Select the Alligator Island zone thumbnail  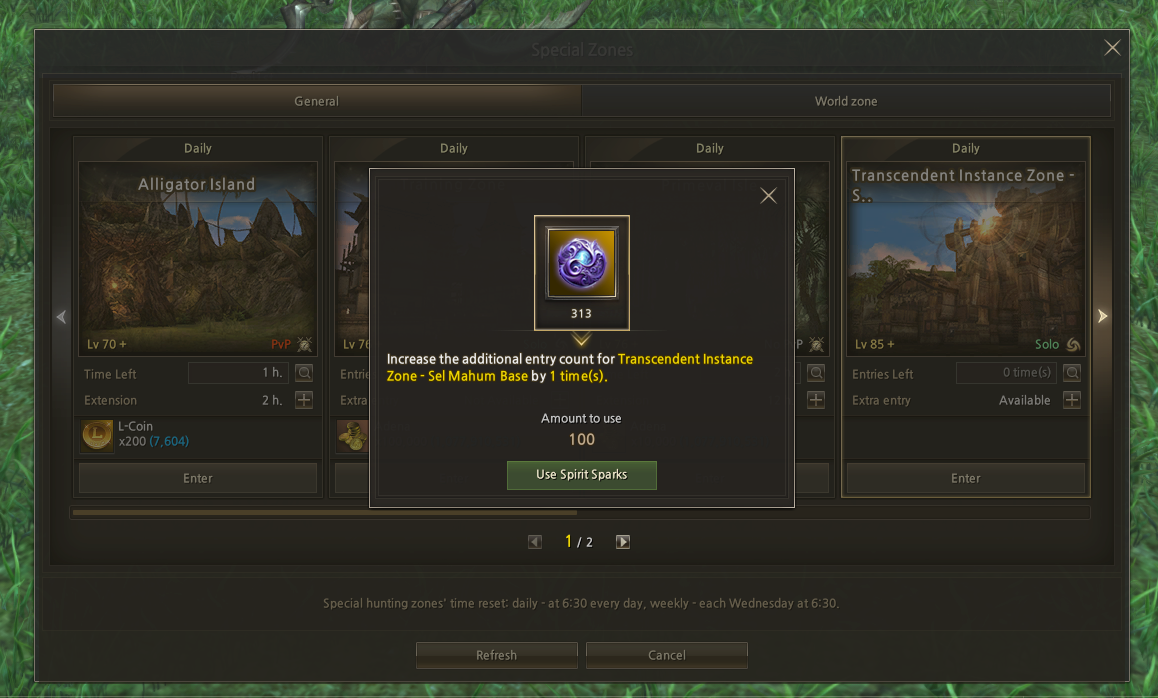point(198,258)
